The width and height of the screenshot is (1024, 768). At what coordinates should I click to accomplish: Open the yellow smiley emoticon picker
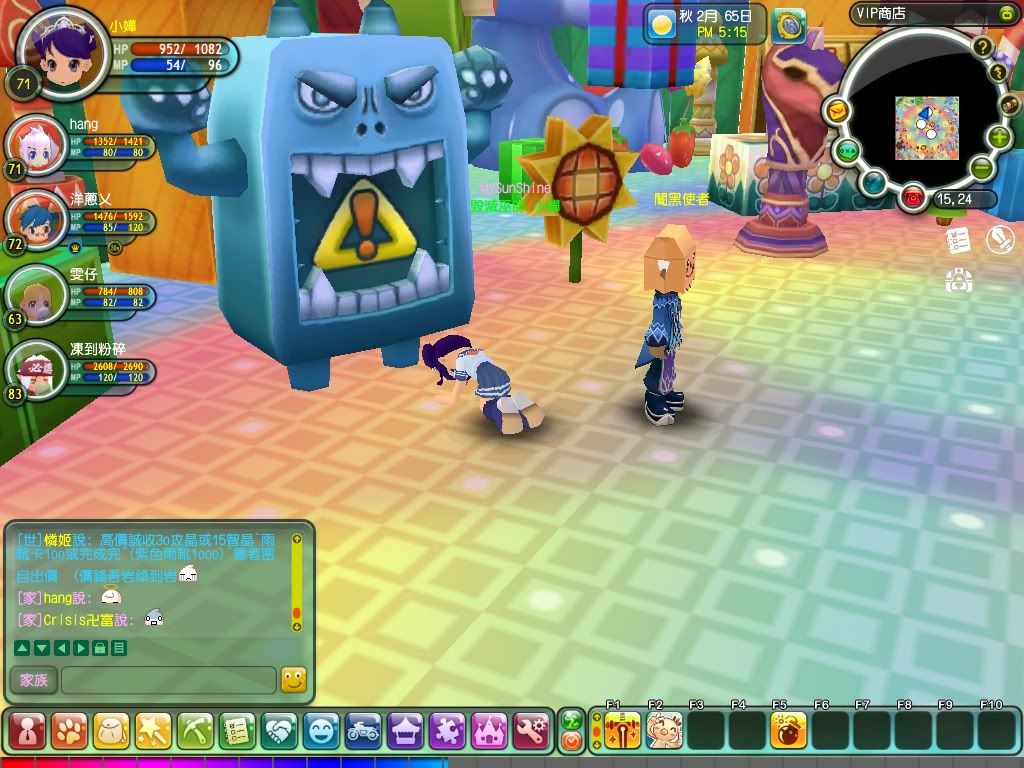tap(293, 680)
